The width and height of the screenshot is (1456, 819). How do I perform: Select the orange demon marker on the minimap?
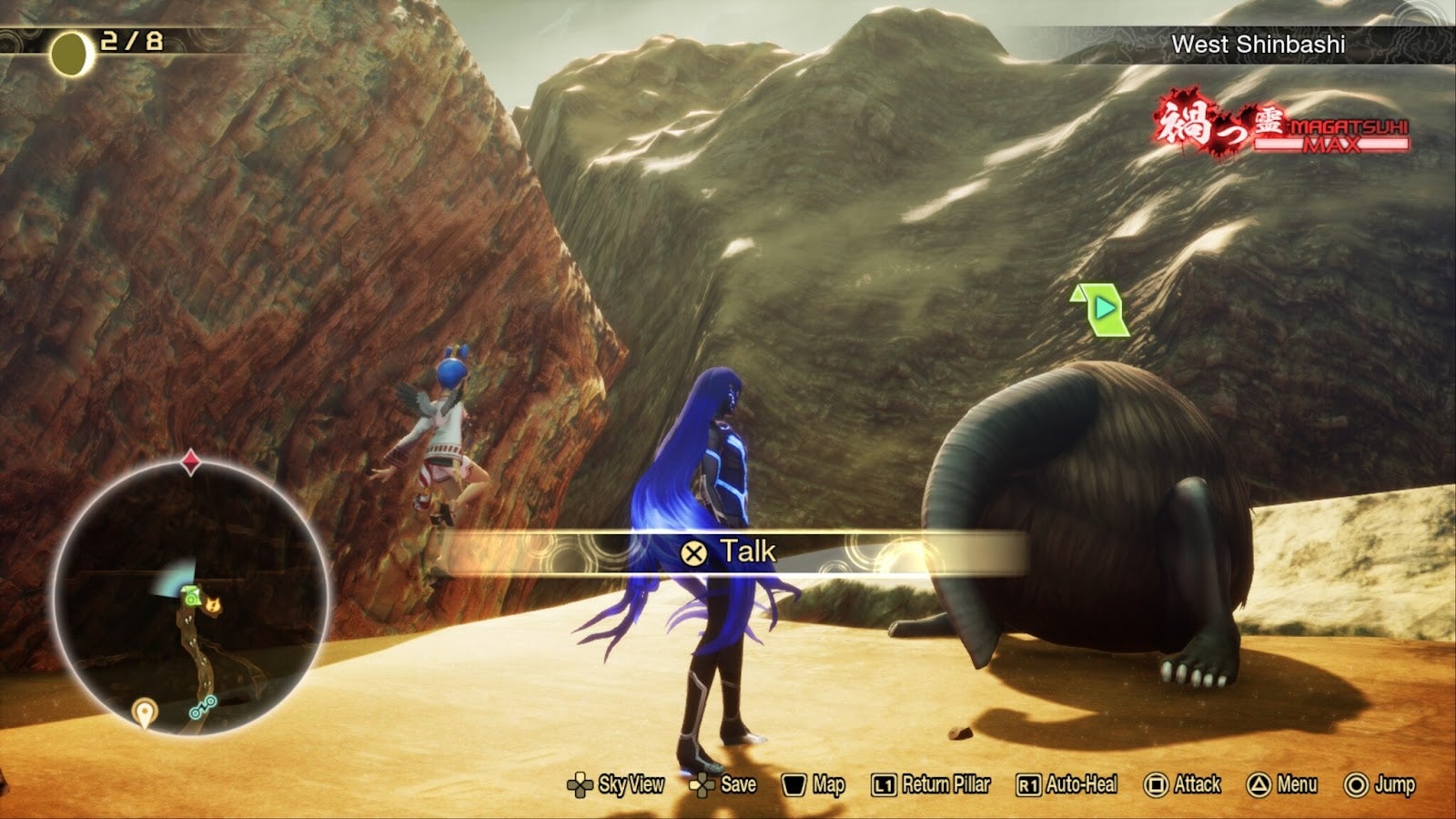pos(214,603)
